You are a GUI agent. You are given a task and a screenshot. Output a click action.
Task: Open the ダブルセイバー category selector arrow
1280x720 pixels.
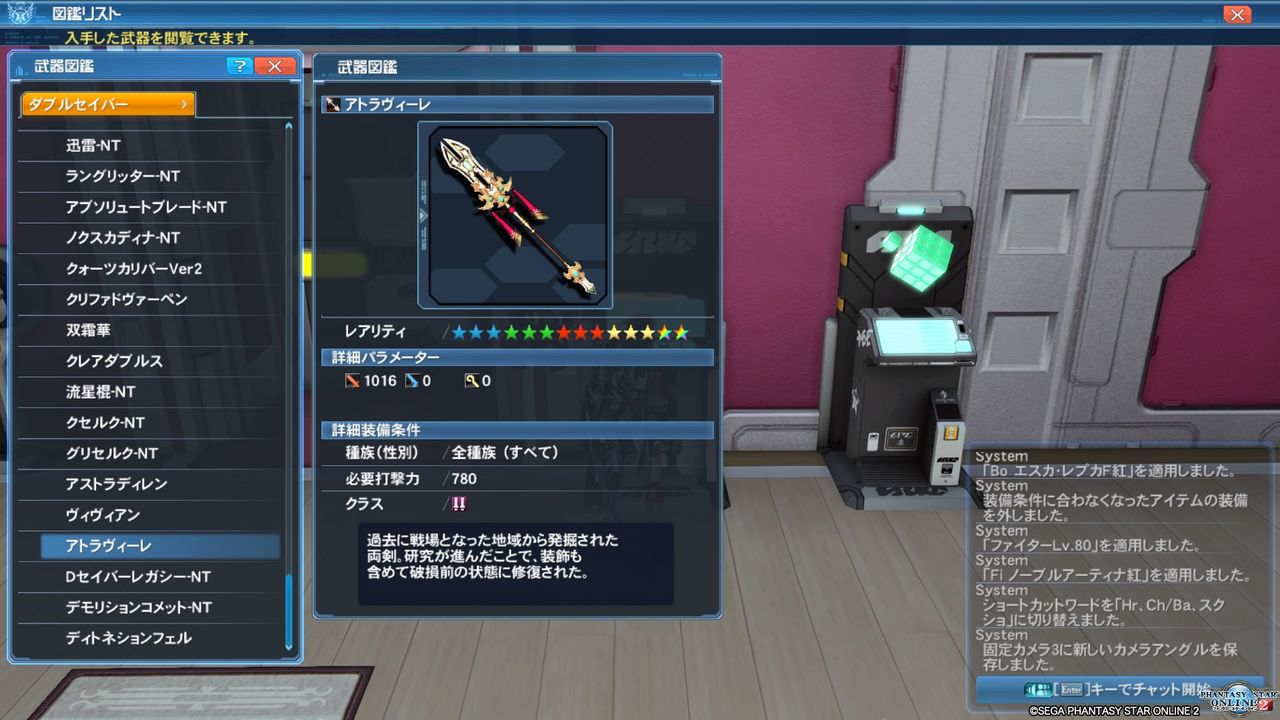(186, 103)
